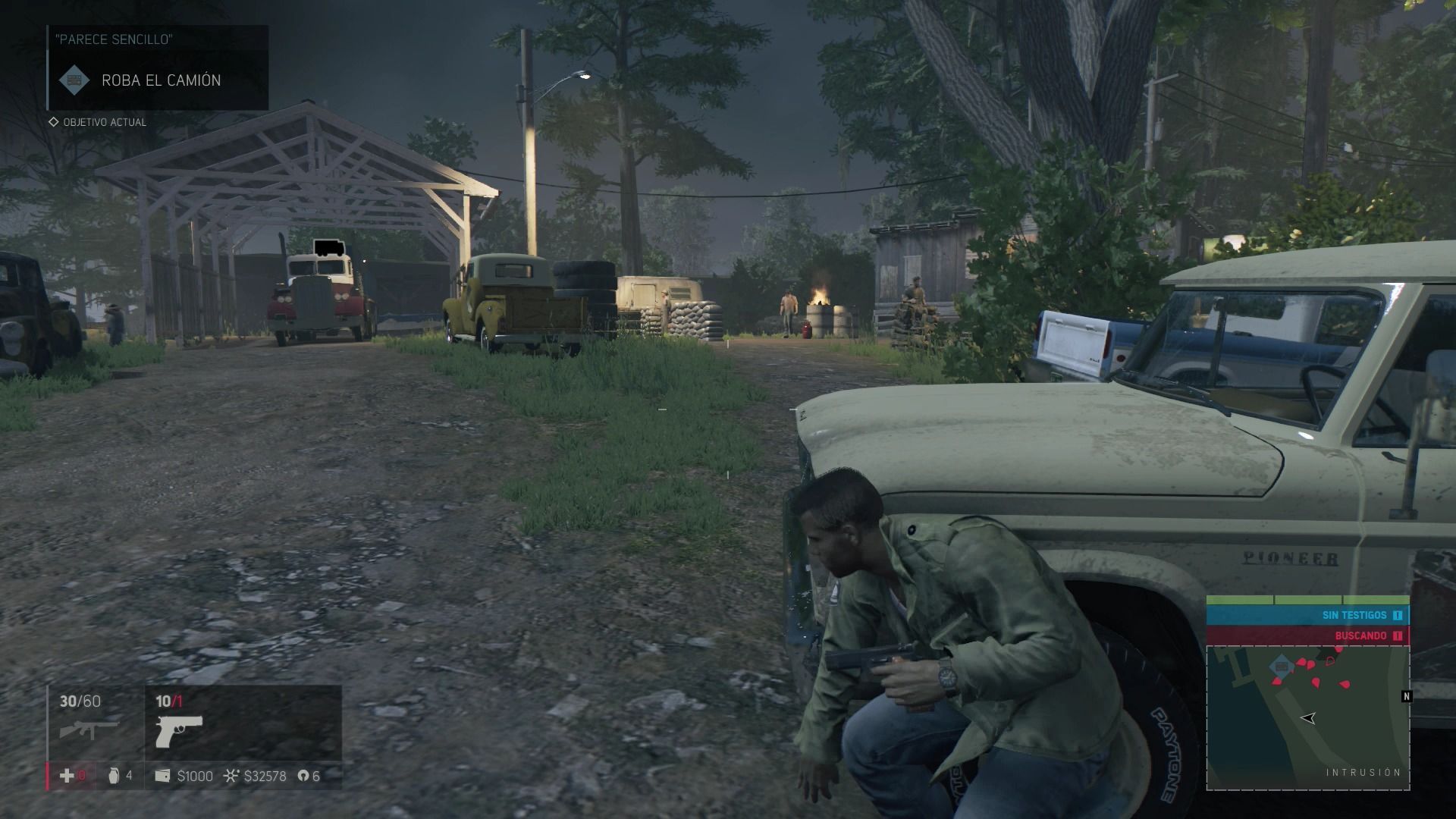Screen dimensions: 1456x819
Task: Click the minimap
Action: click(1307, 717)
